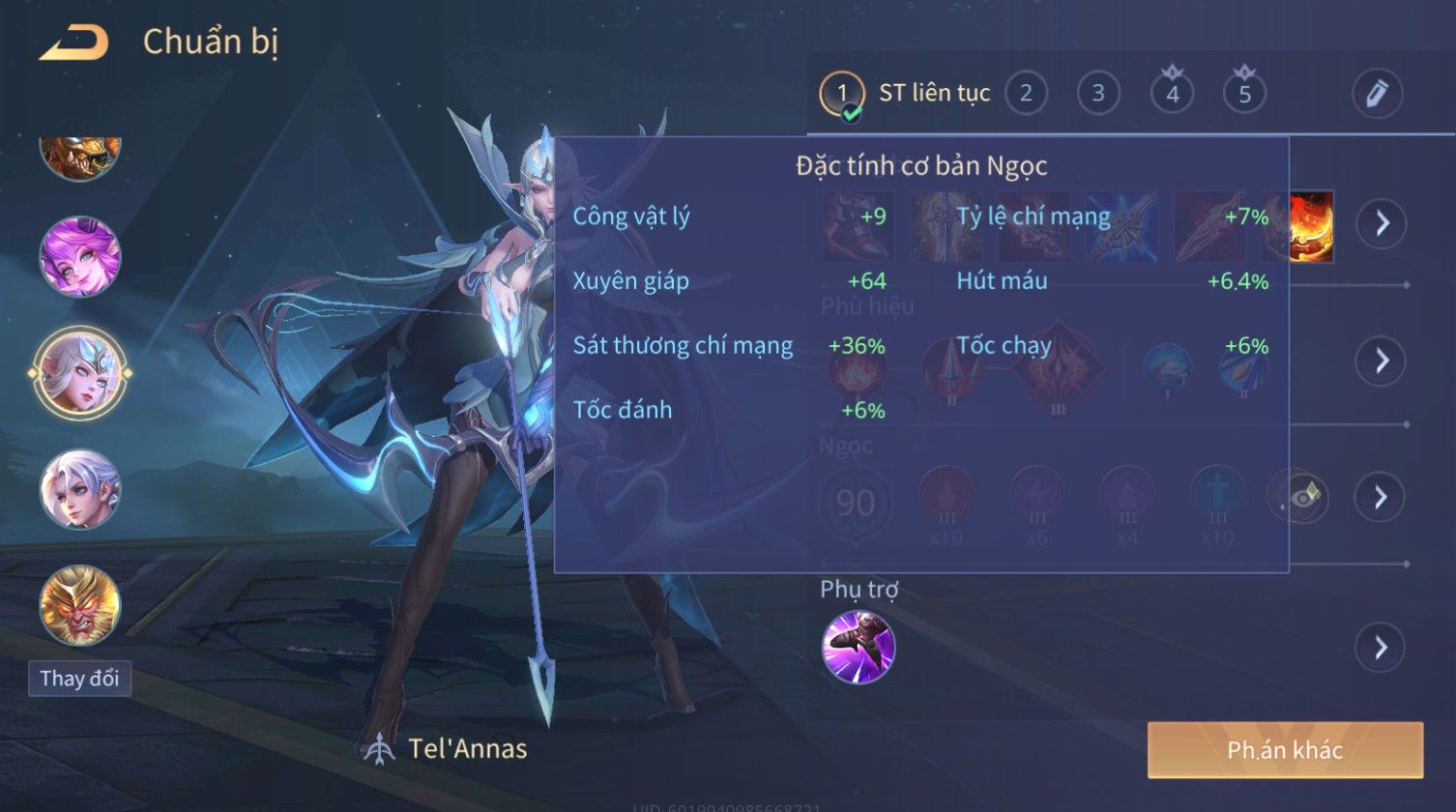Choose the golden monkey hero portrait
The height and width of the screenshot is (812, 1456).
[80, 605]
